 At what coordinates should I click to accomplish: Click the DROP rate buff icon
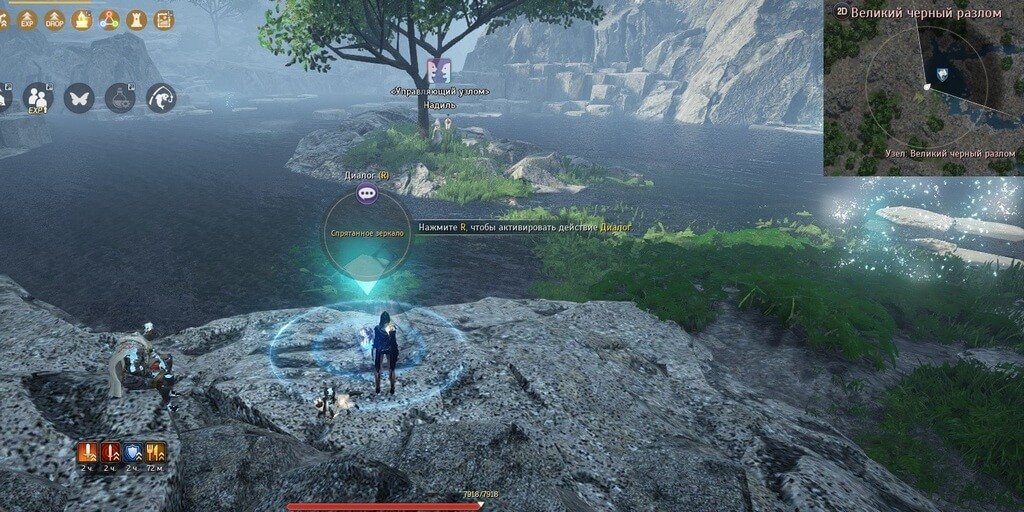(x=54, y=20)
